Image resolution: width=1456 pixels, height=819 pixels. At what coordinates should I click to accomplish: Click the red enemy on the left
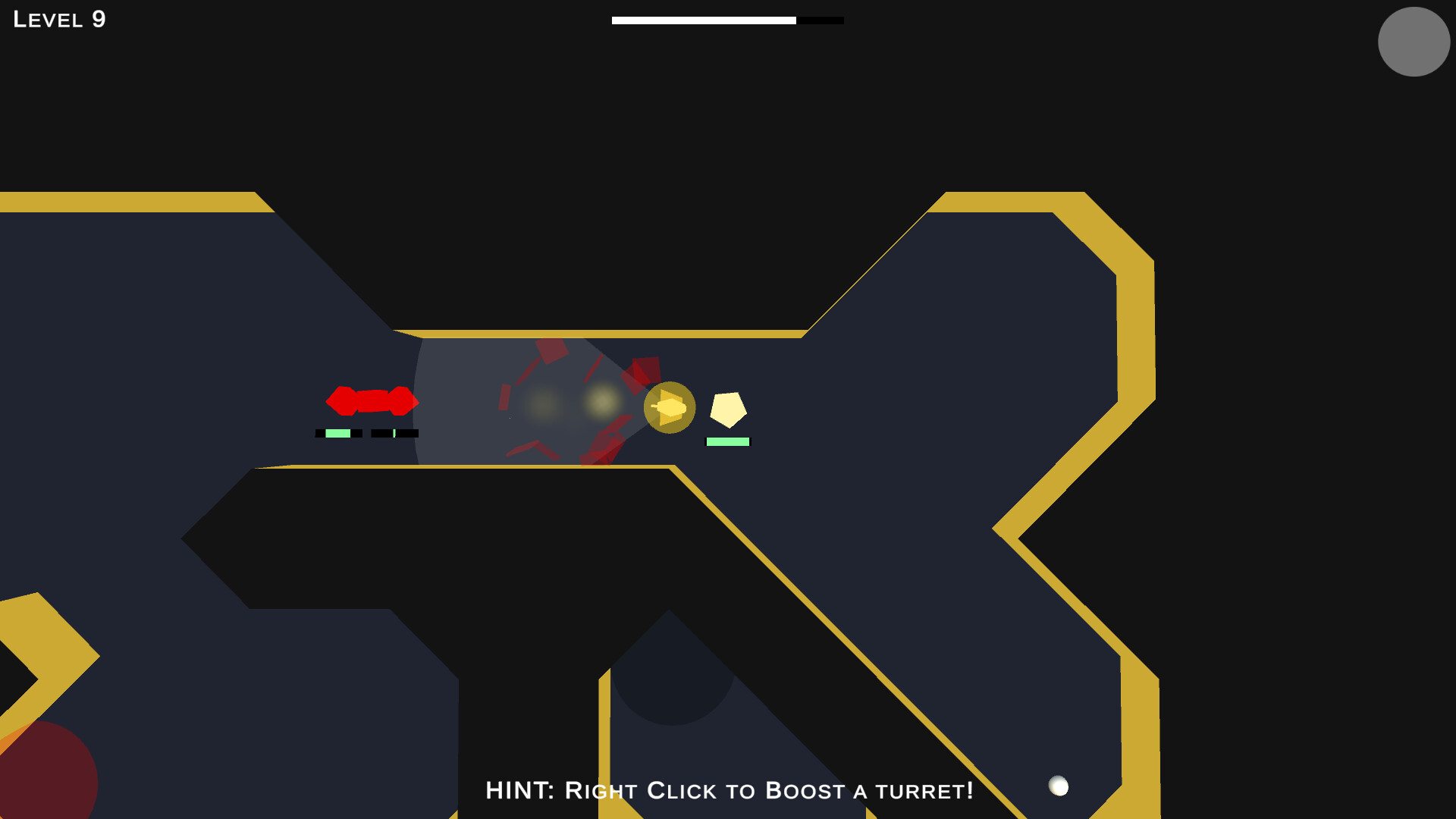coord(372,400)
